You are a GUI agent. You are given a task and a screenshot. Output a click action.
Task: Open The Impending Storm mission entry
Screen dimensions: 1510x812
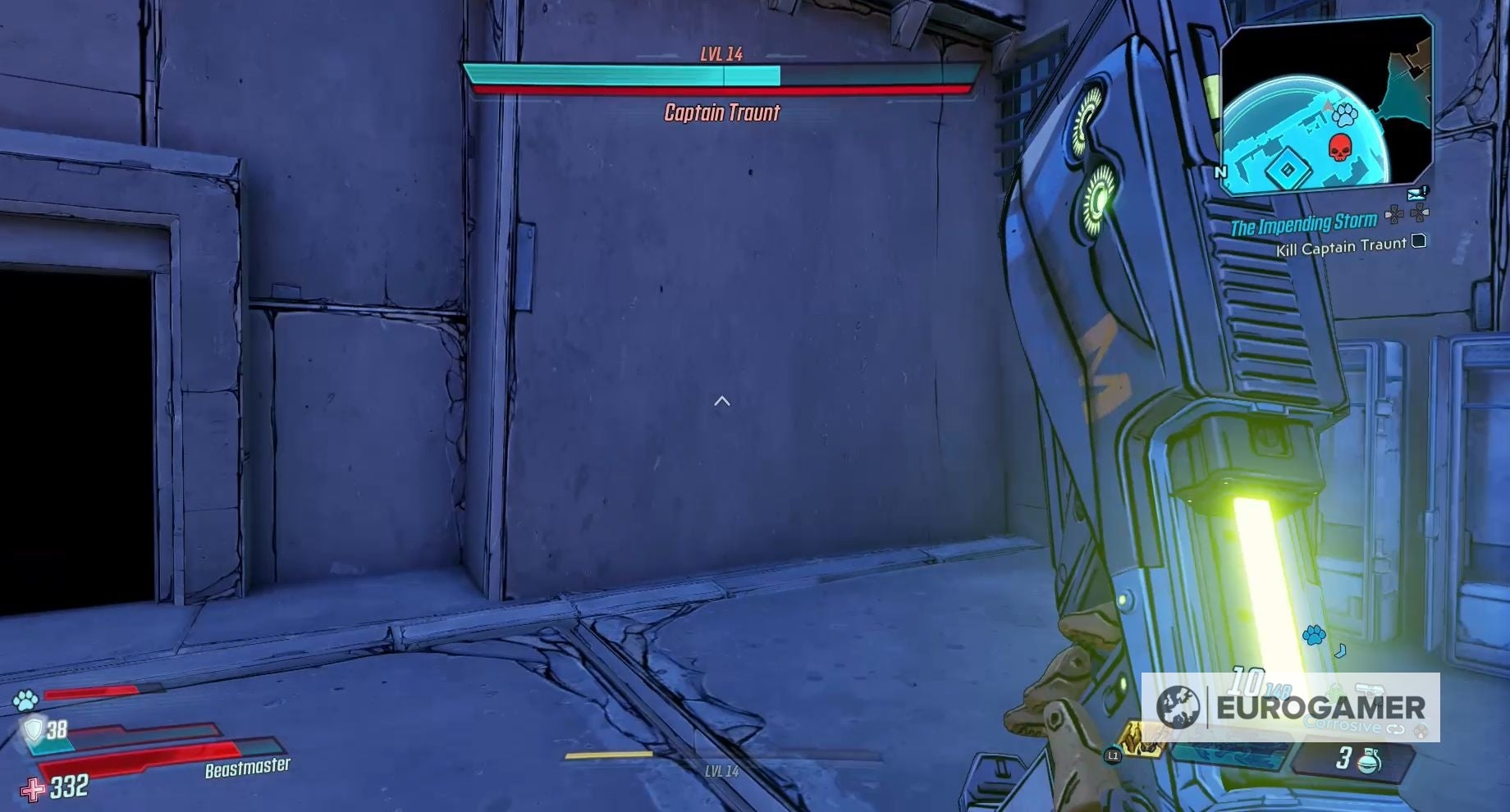pyautogui.click(x=1305, y=221)
